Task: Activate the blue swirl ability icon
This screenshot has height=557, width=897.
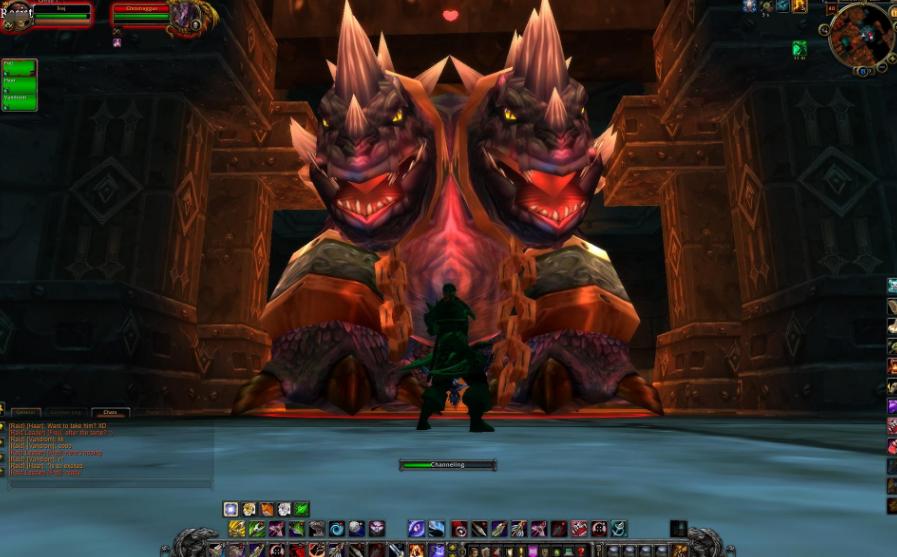Action: 337,529
